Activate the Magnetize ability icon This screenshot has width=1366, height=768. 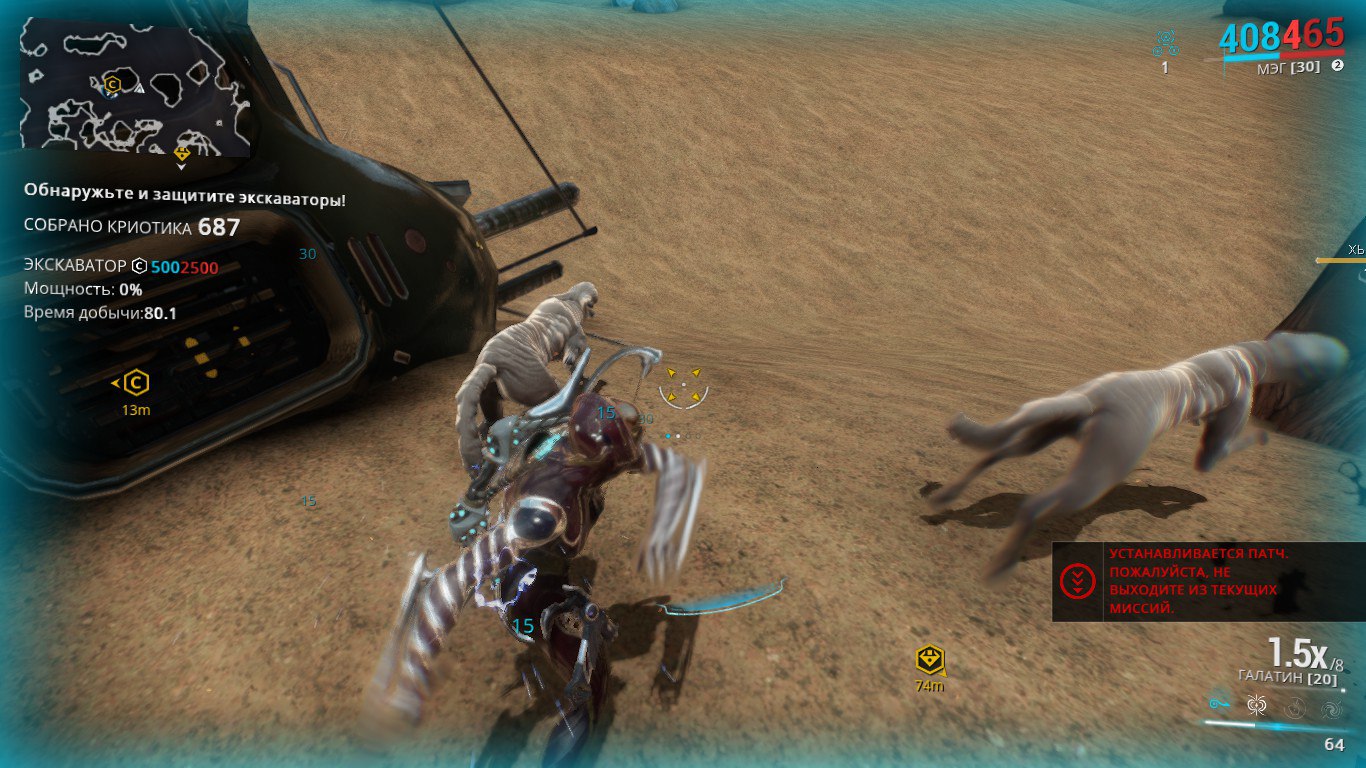pos(1258,705)
